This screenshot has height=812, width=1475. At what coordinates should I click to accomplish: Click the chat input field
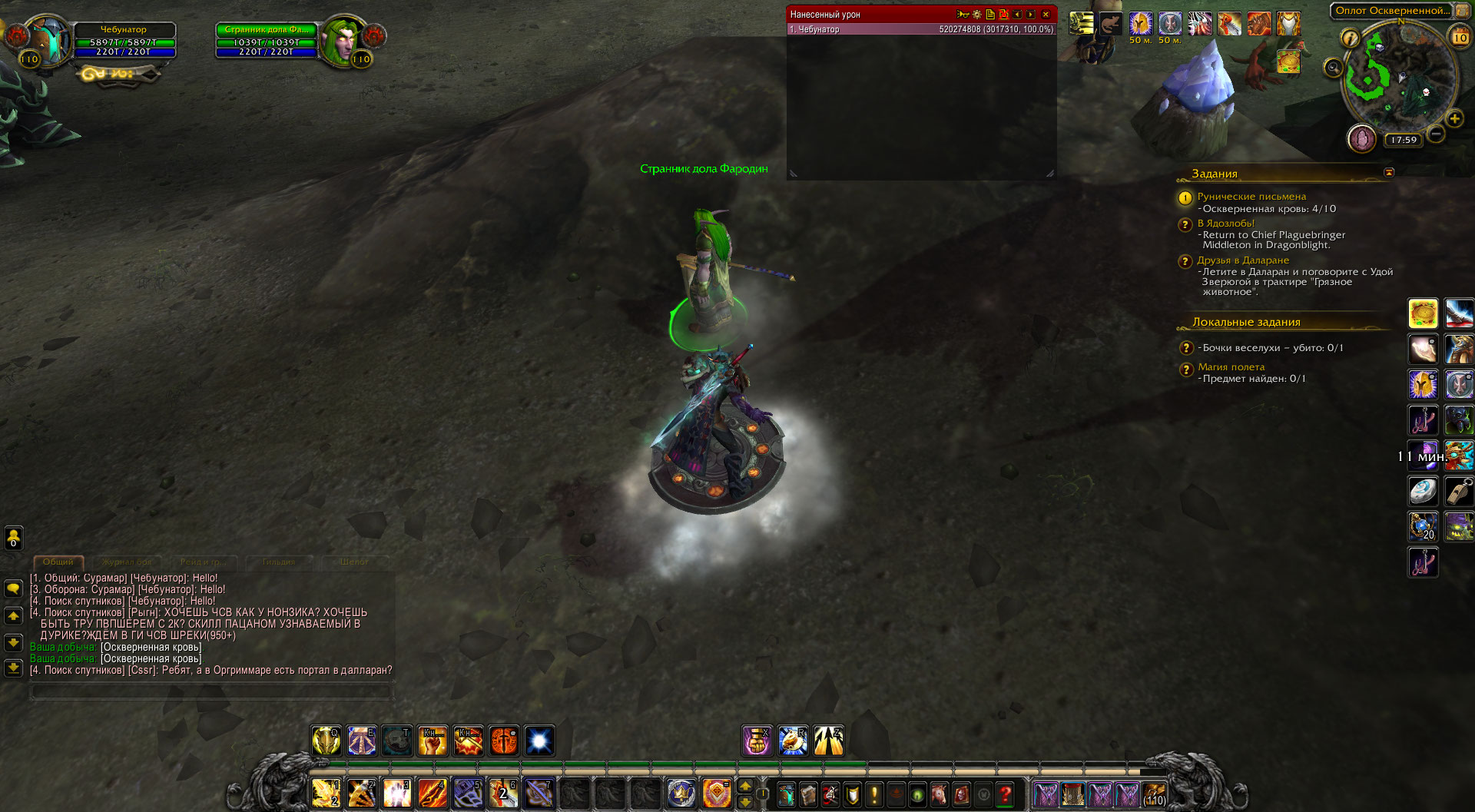click(x=211, y=692)
